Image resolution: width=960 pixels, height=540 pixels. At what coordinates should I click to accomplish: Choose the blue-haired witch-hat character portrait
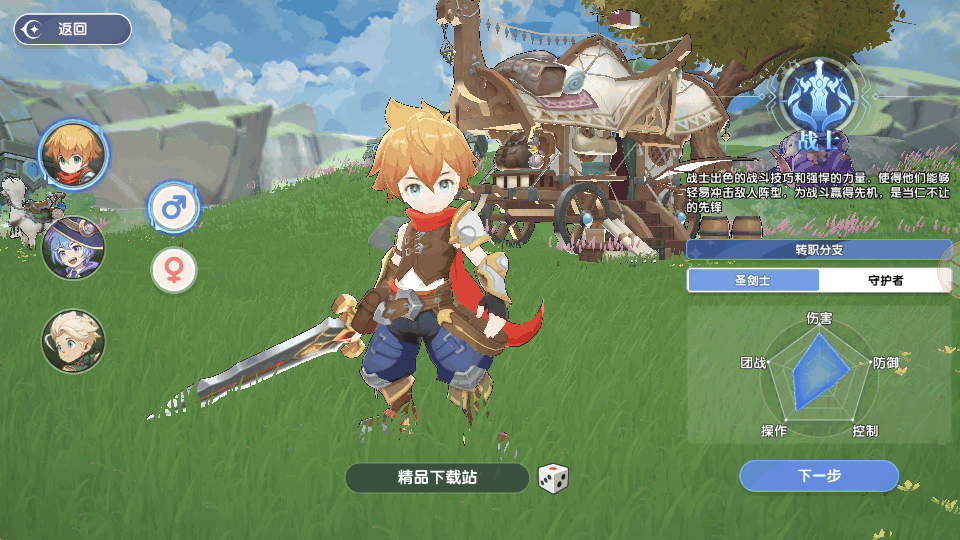point(73,247)
